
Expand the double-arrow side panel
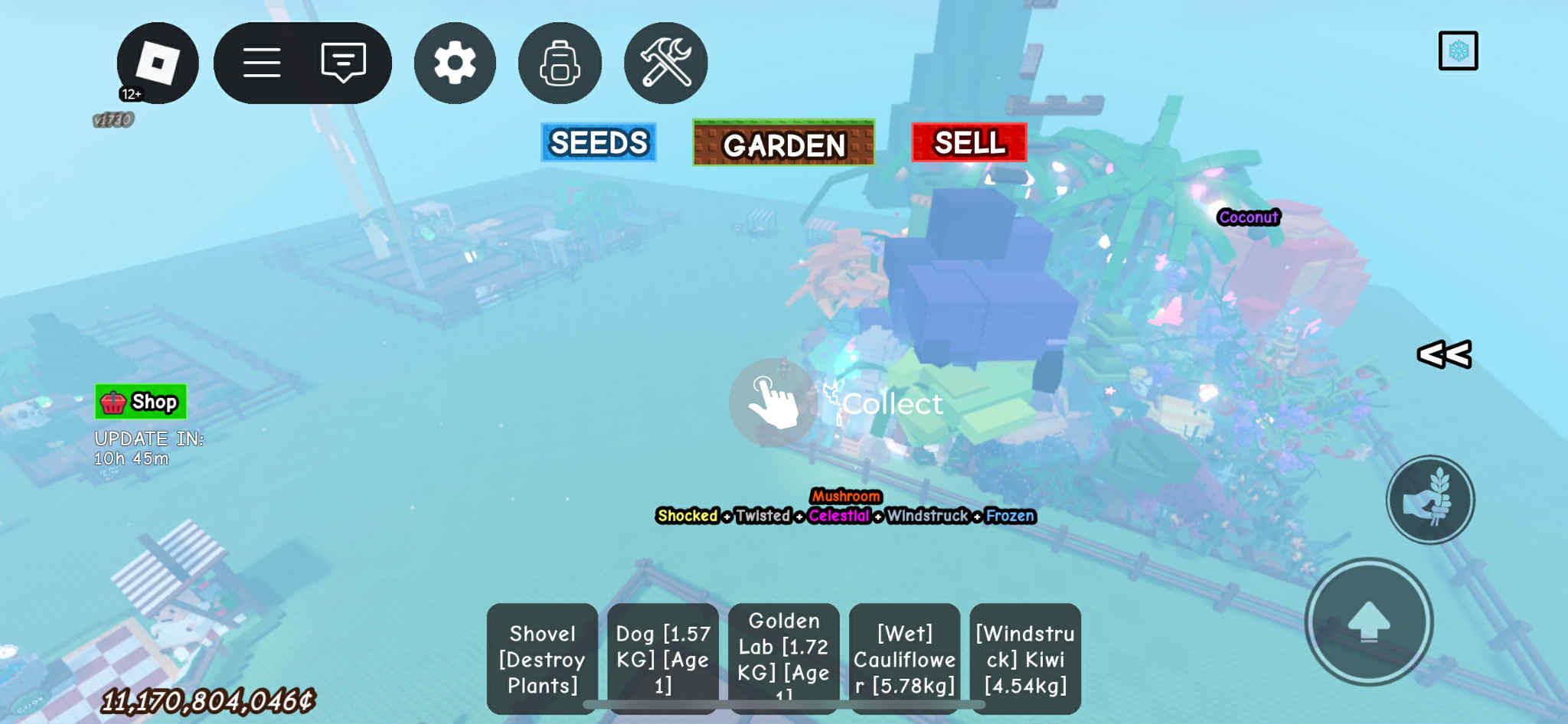[1444, 354]
